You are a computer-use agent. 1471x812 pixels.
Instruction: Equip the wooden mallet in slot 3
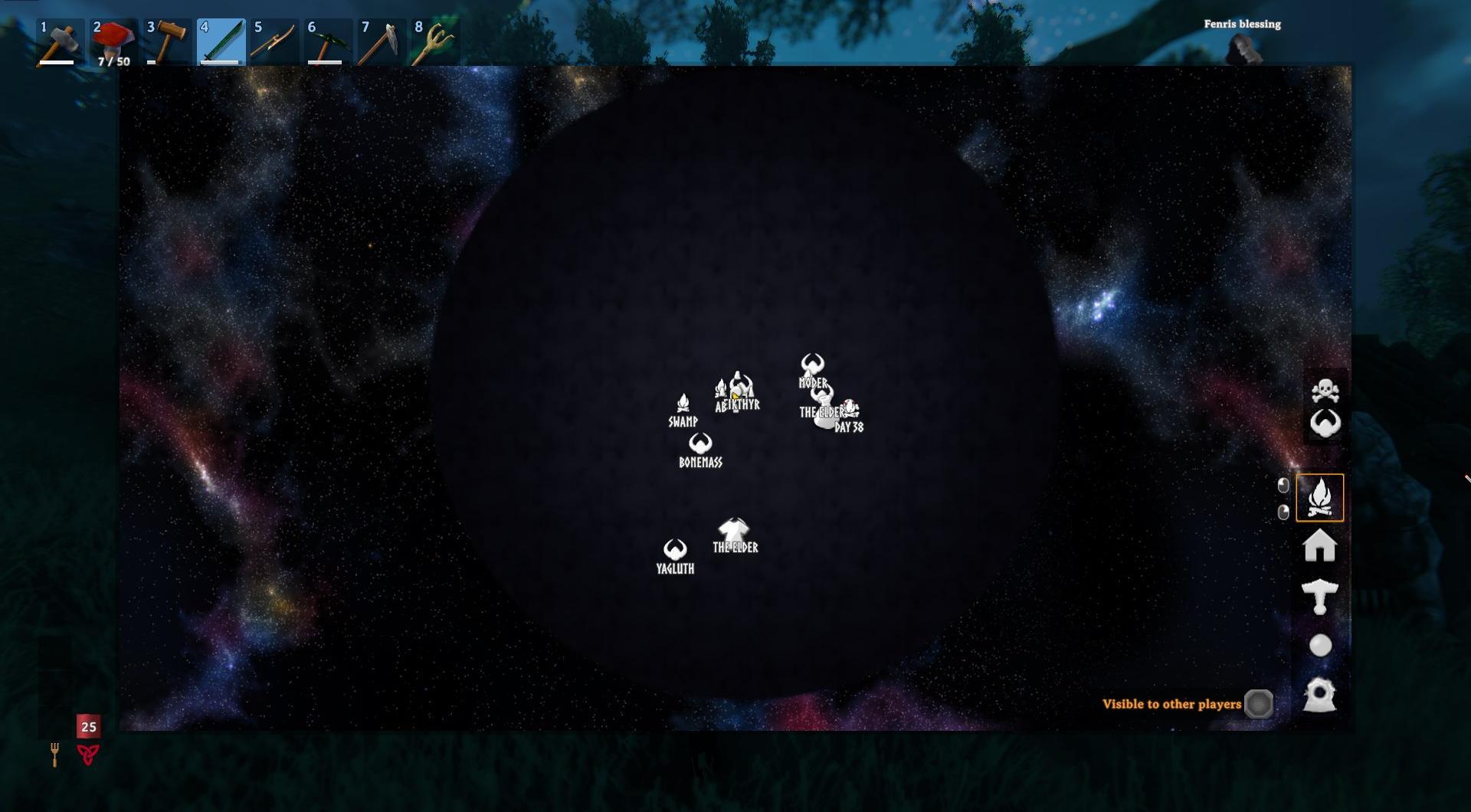(167, 42)
